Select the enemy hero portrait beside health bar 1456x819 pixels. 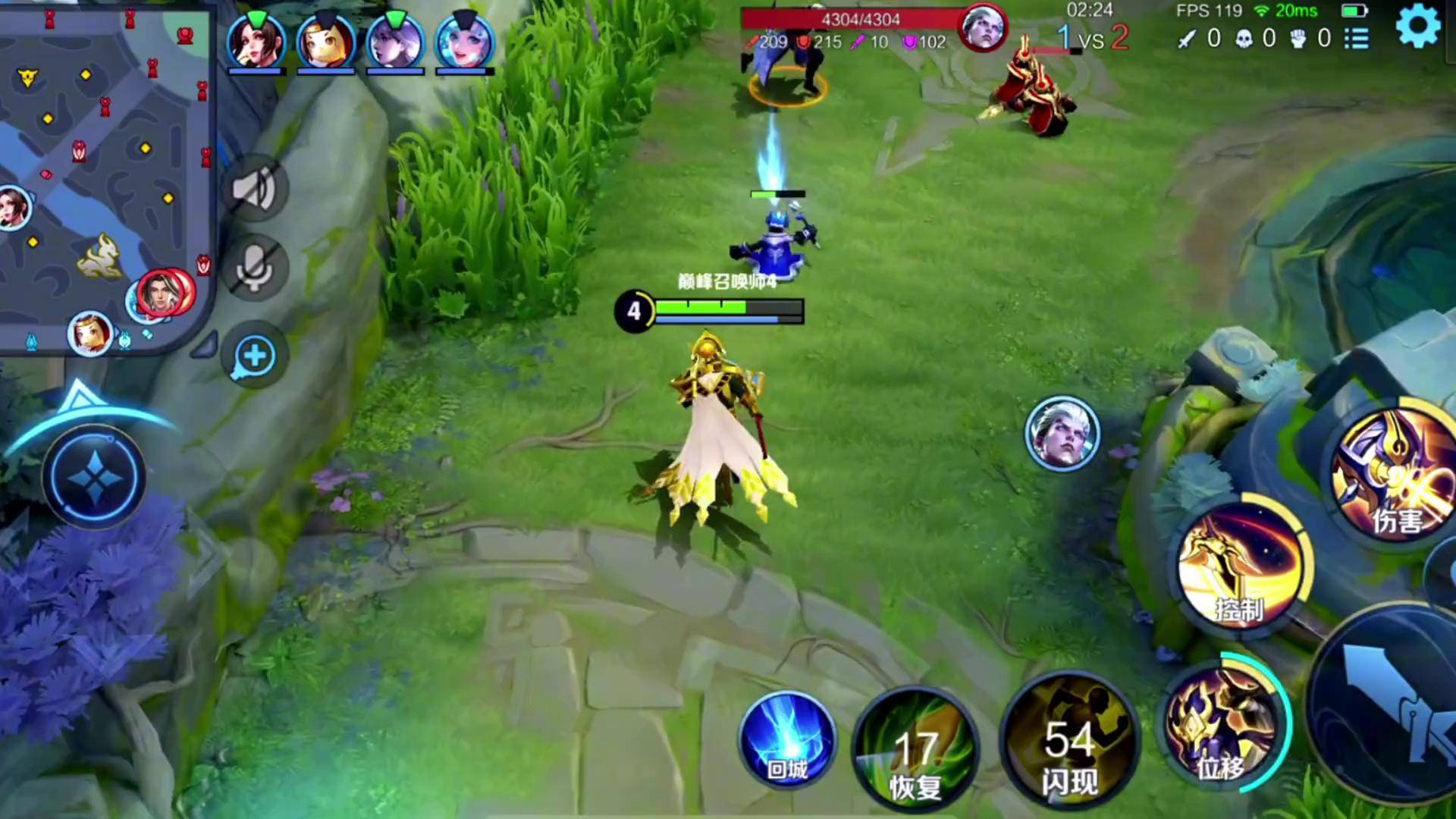point(983,28)
